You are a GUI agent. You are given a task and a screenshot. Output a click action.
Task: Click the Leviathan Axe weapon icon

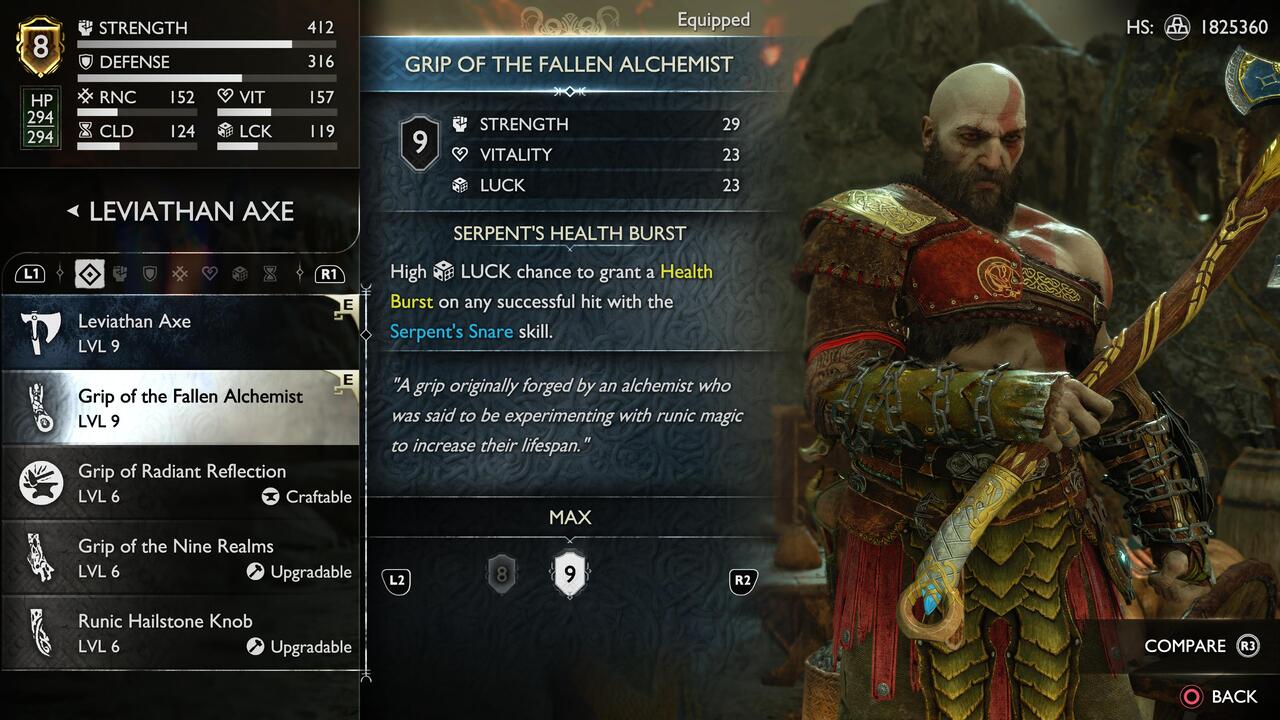38,330
